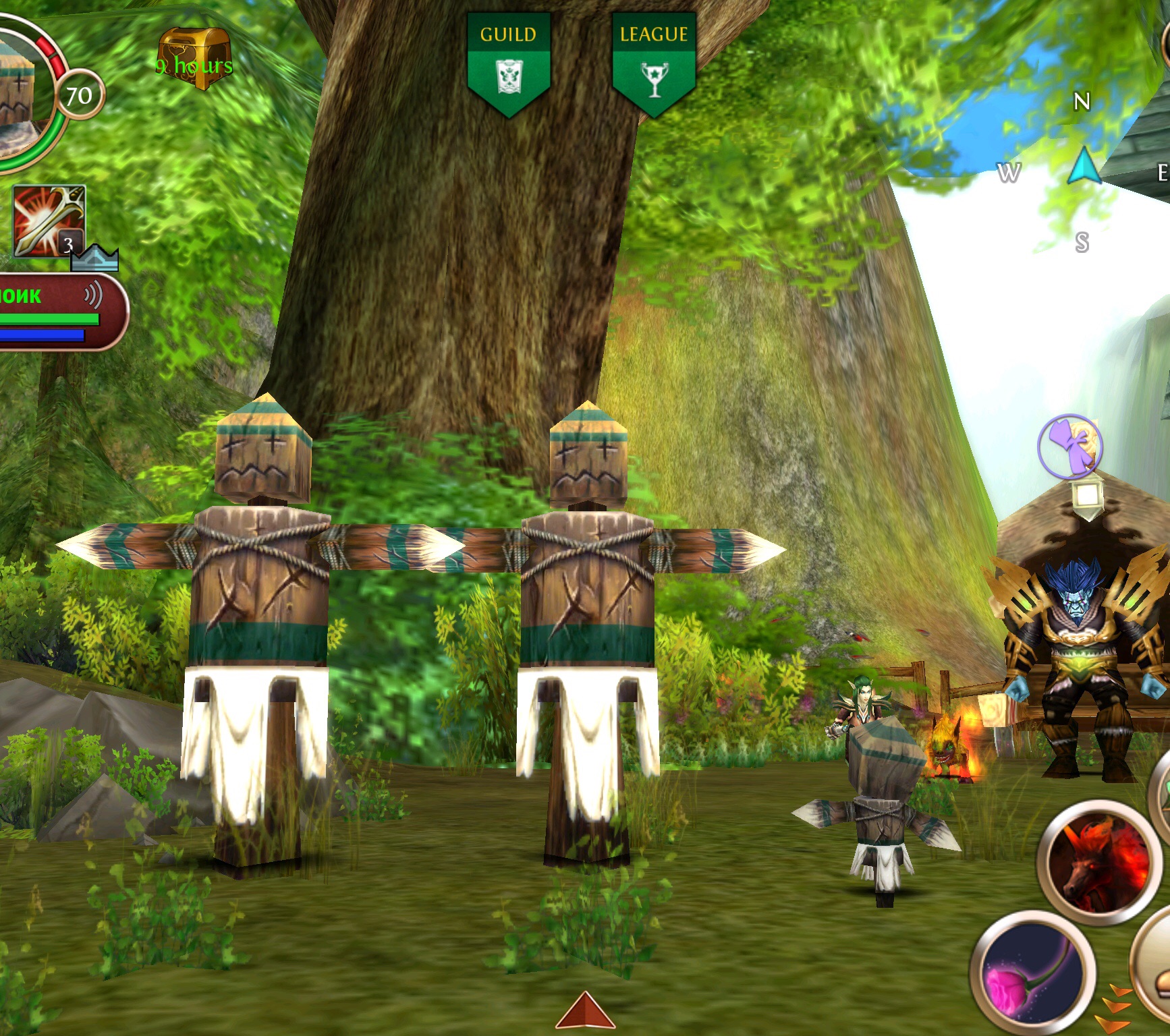Click the sword strike buff icon
The width and height of the screenshot is (1170, 1036).
(49, 221)
